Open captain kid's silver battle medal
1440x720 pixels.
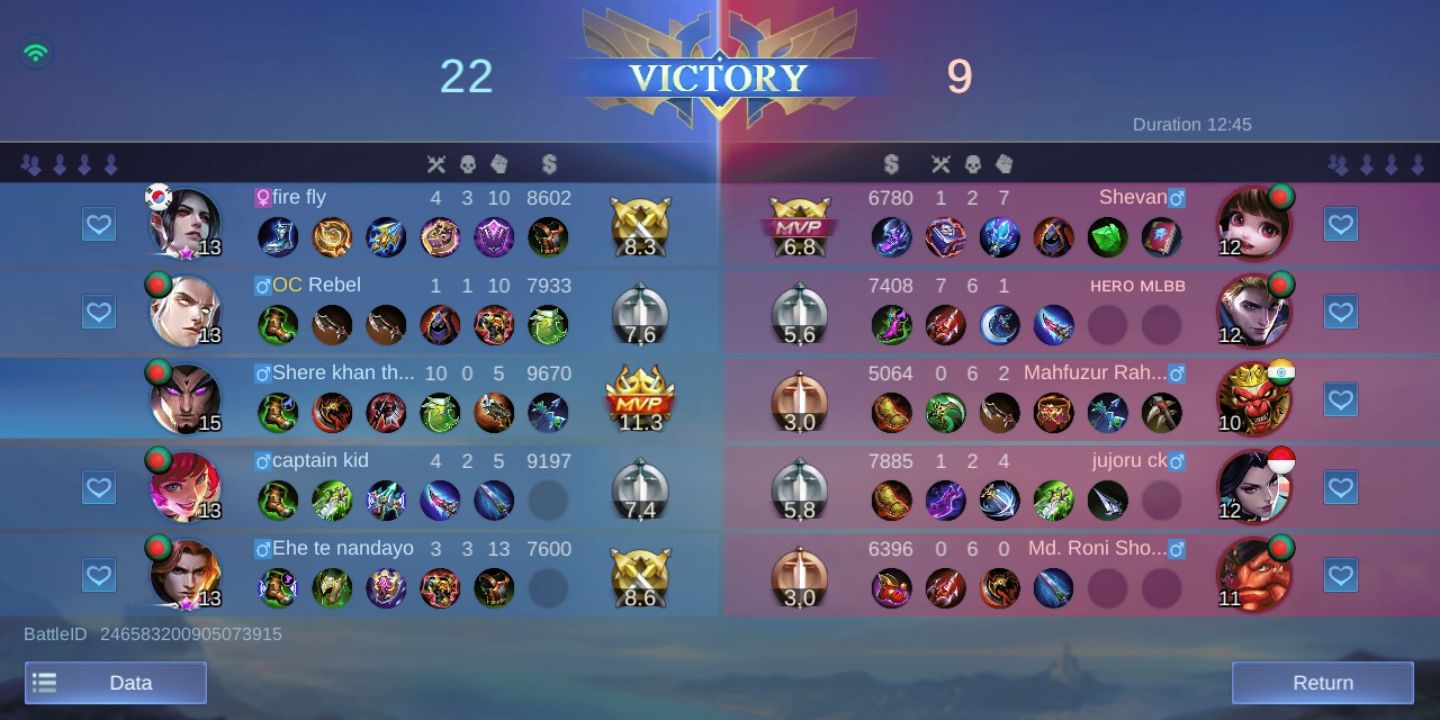(641, 486)
